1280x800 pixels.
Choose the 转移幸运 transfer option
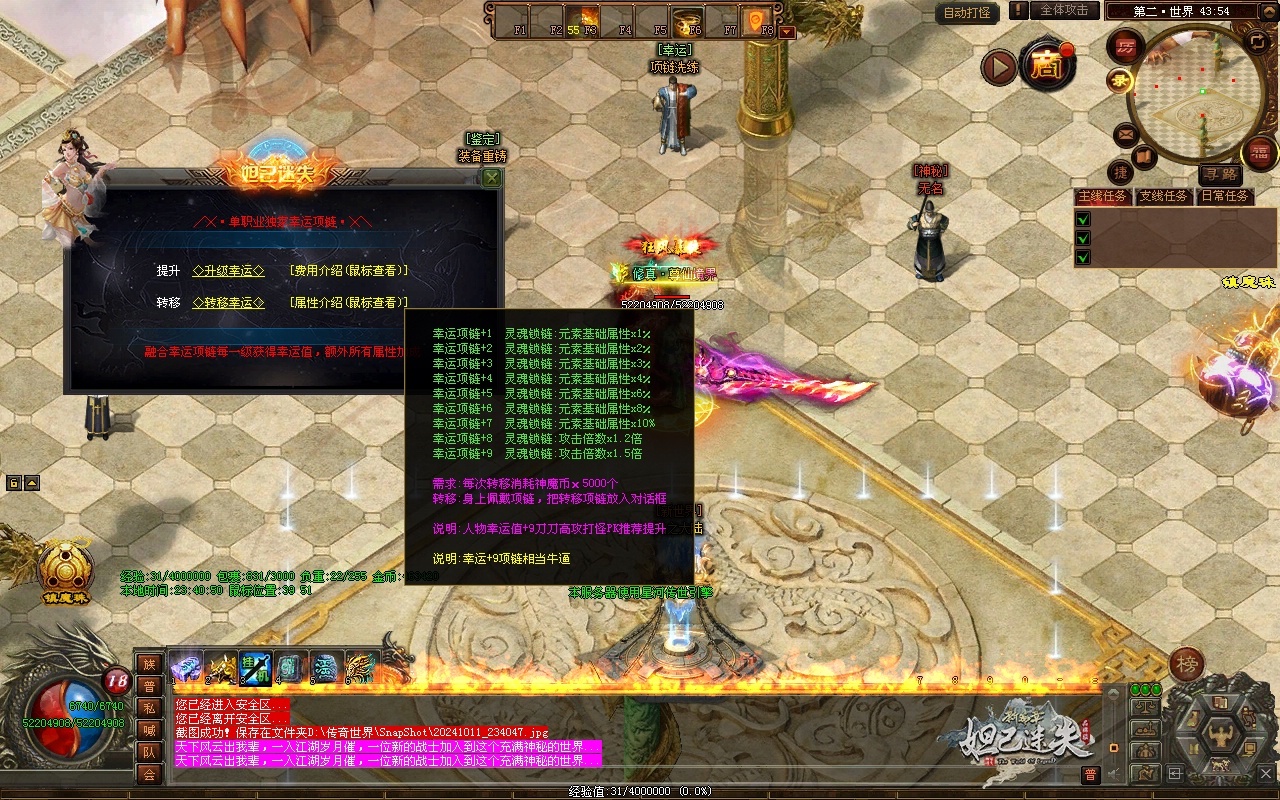point(228,303)
